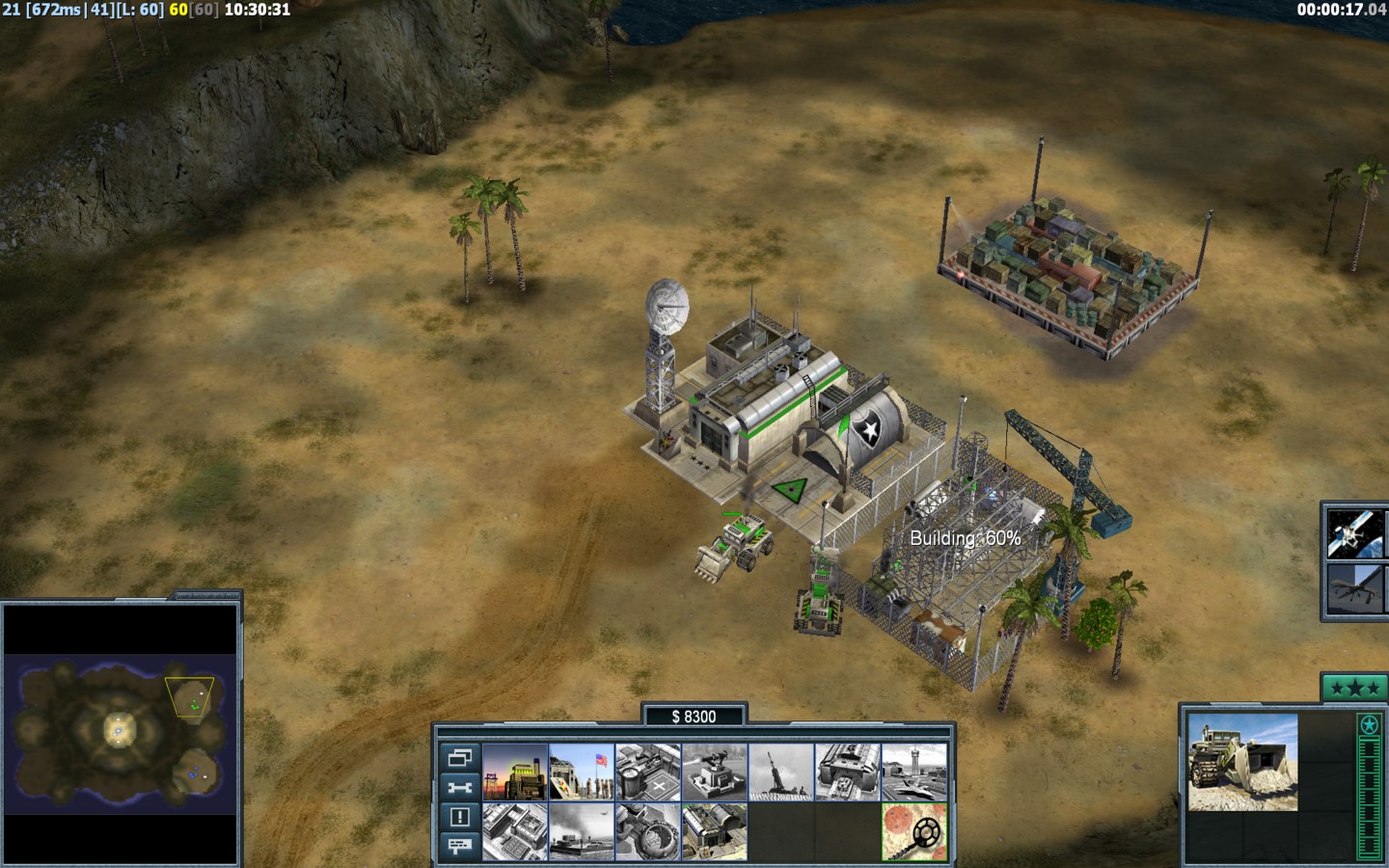
Task: Select the Strategy Center build icon
Action: pos(515,831)
